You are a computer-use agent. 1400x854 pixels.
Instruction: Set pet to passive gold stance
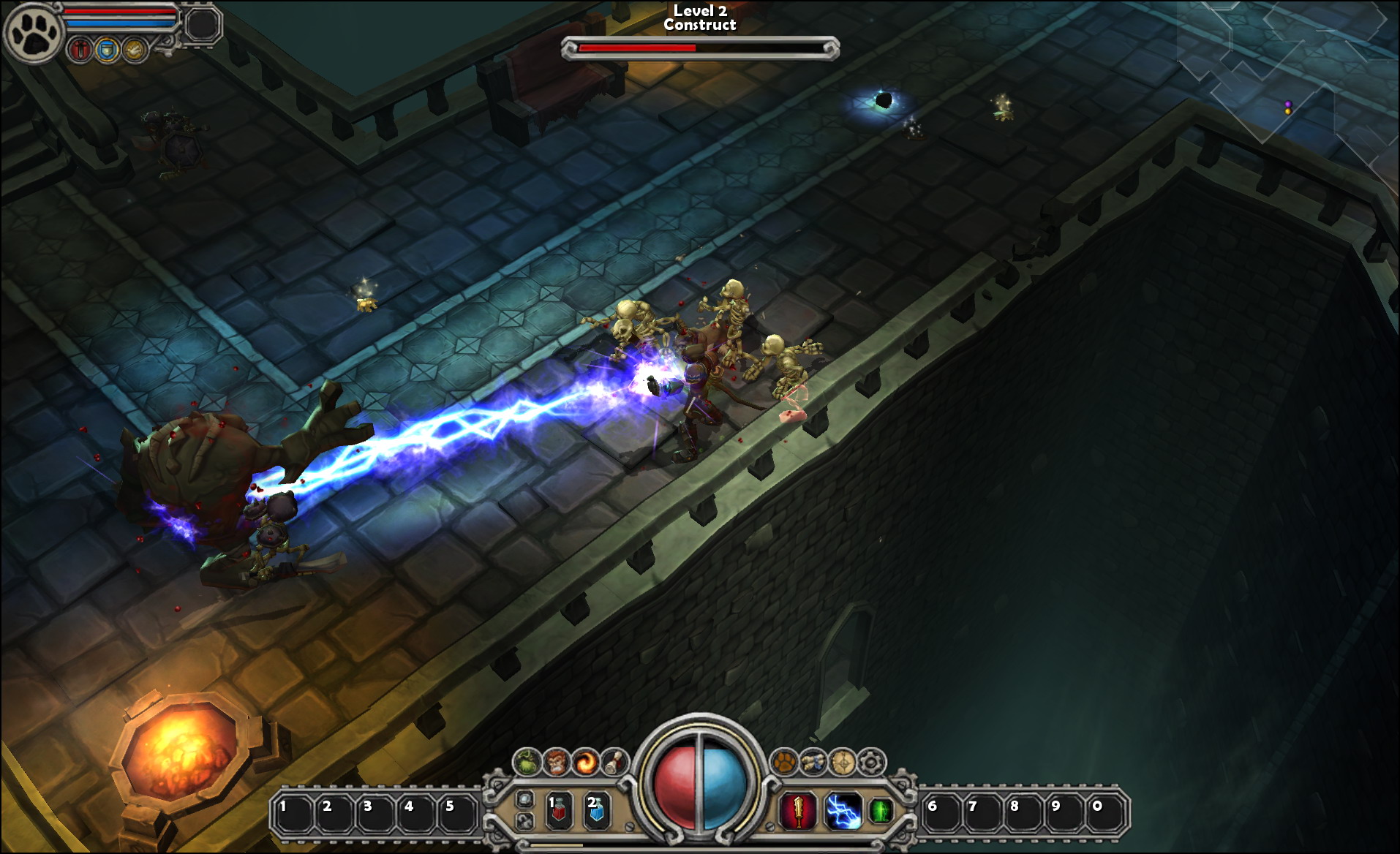click(135, 50)
